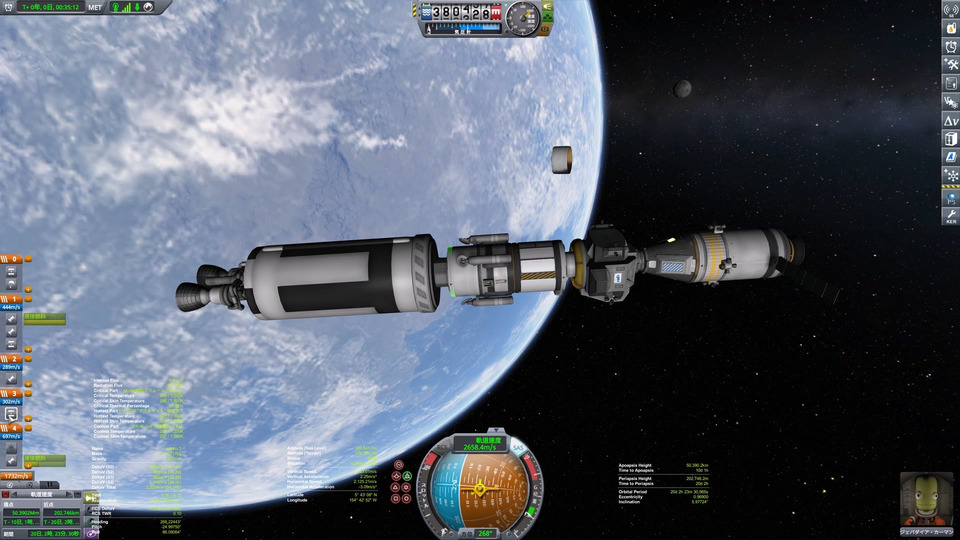Select stage 2 header in staging stack

[x=12, y=358]
